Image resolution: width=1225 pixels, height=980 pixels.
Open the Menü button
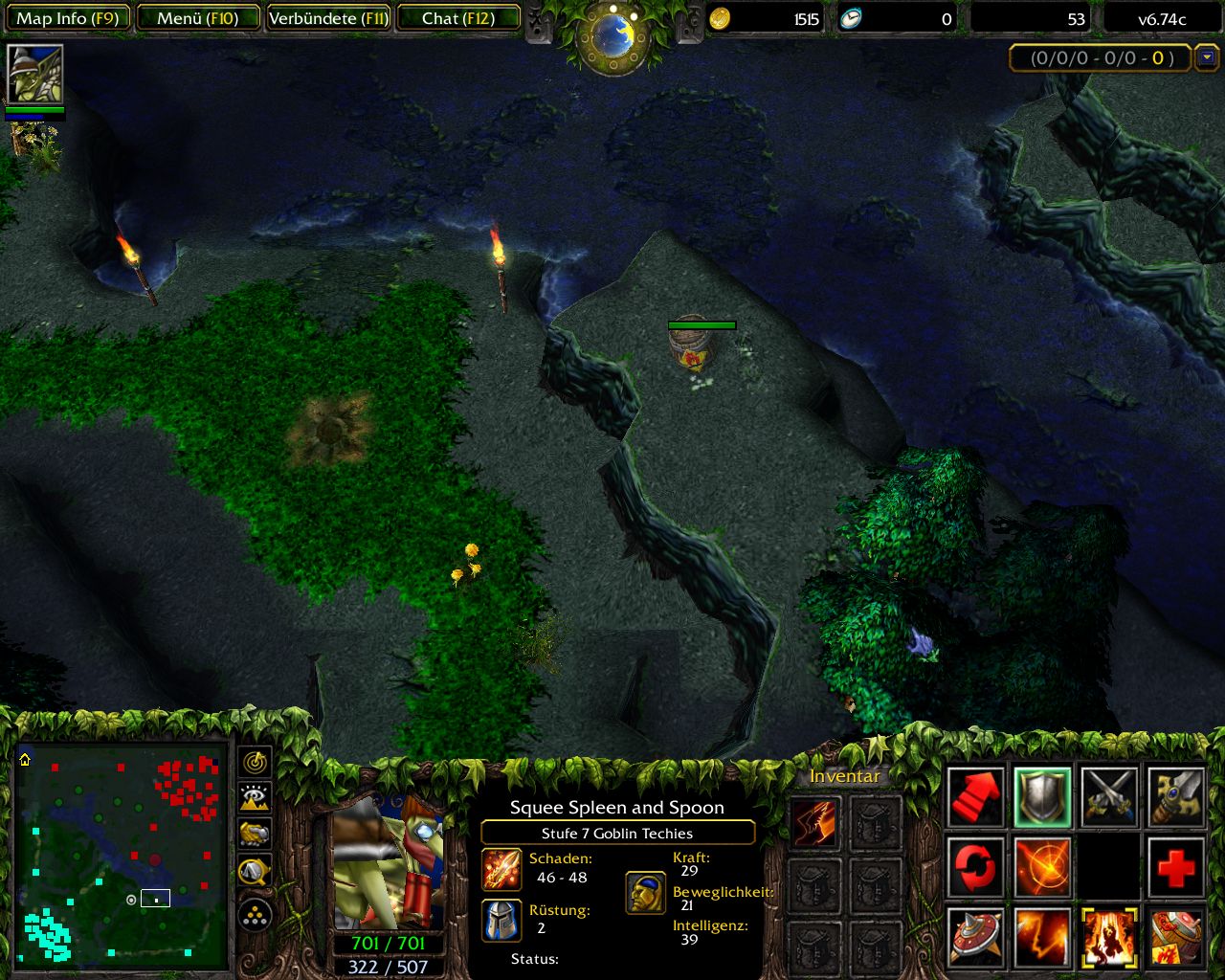pos(198,18)
